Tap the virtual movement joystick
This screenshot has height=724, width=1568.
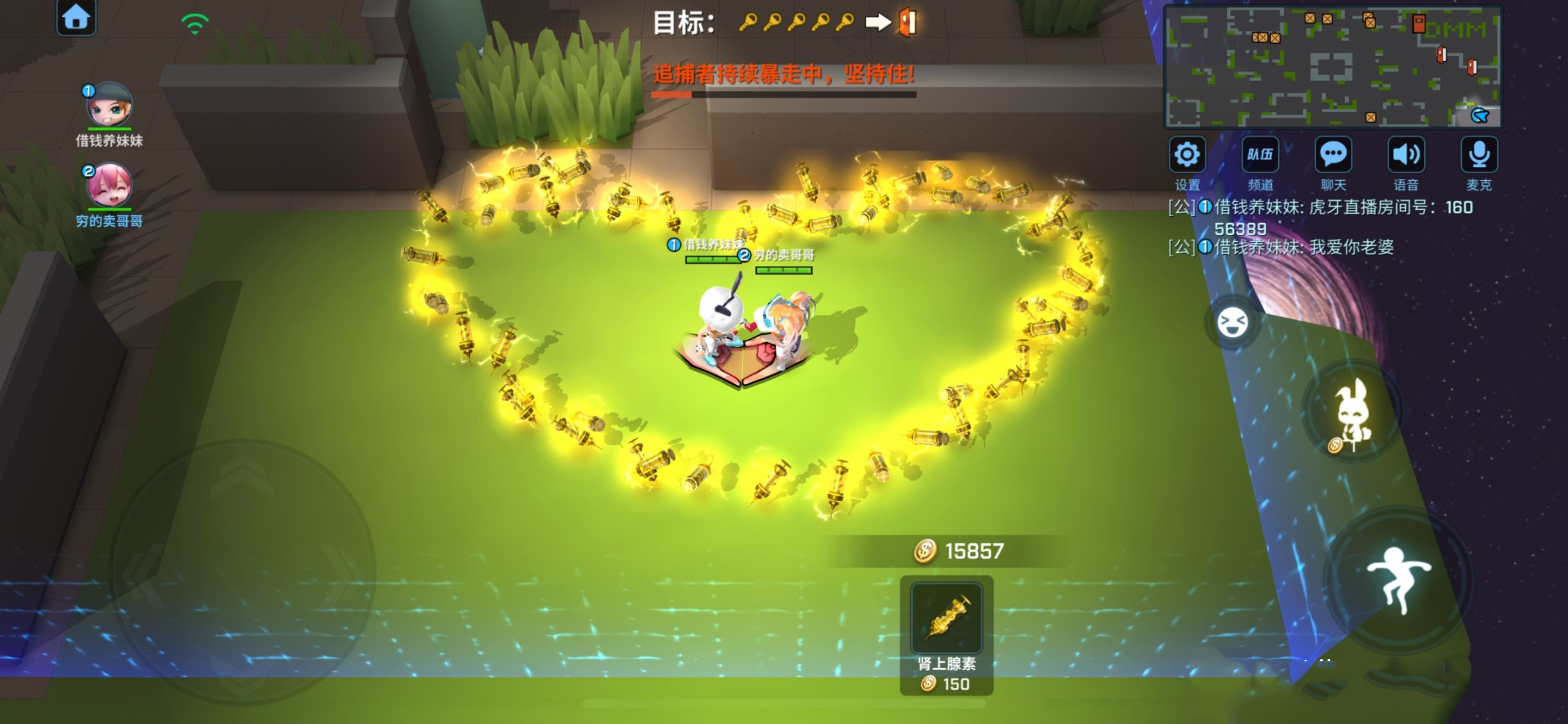click(243, 571)
